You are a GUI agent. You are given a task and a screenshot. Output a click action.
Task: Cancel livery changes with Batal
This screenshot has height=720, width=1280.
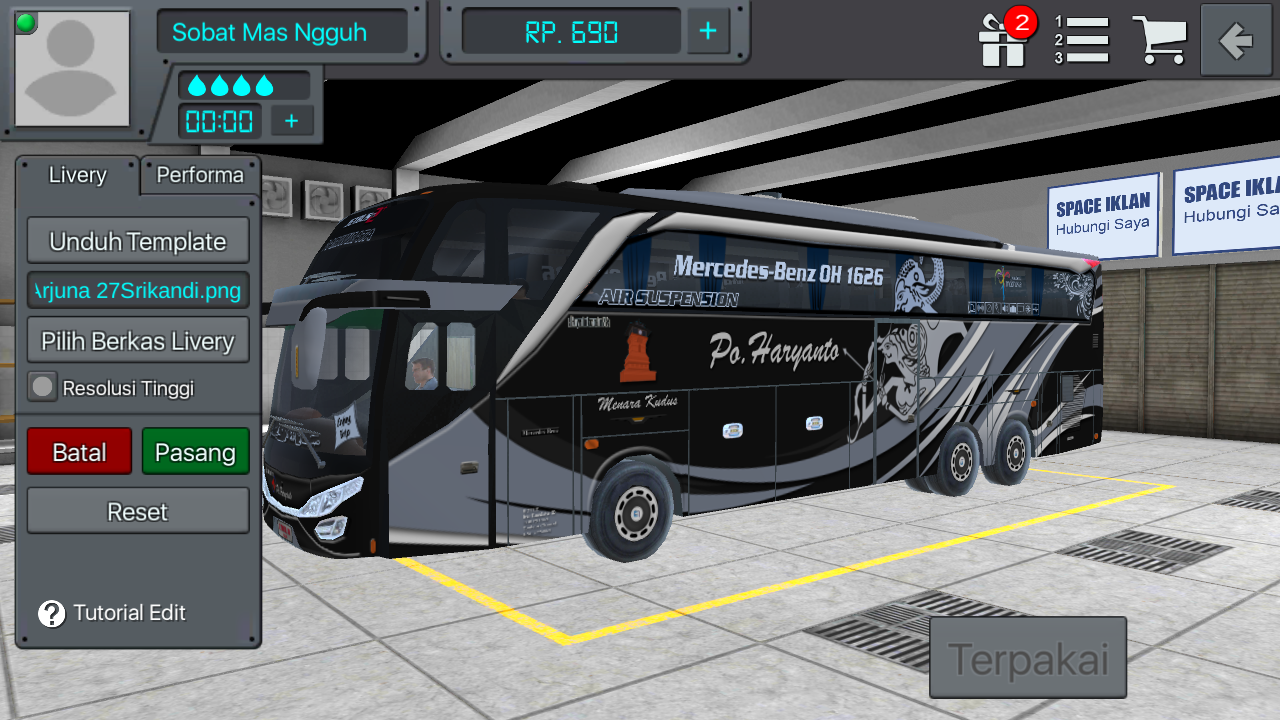point(79,451)
